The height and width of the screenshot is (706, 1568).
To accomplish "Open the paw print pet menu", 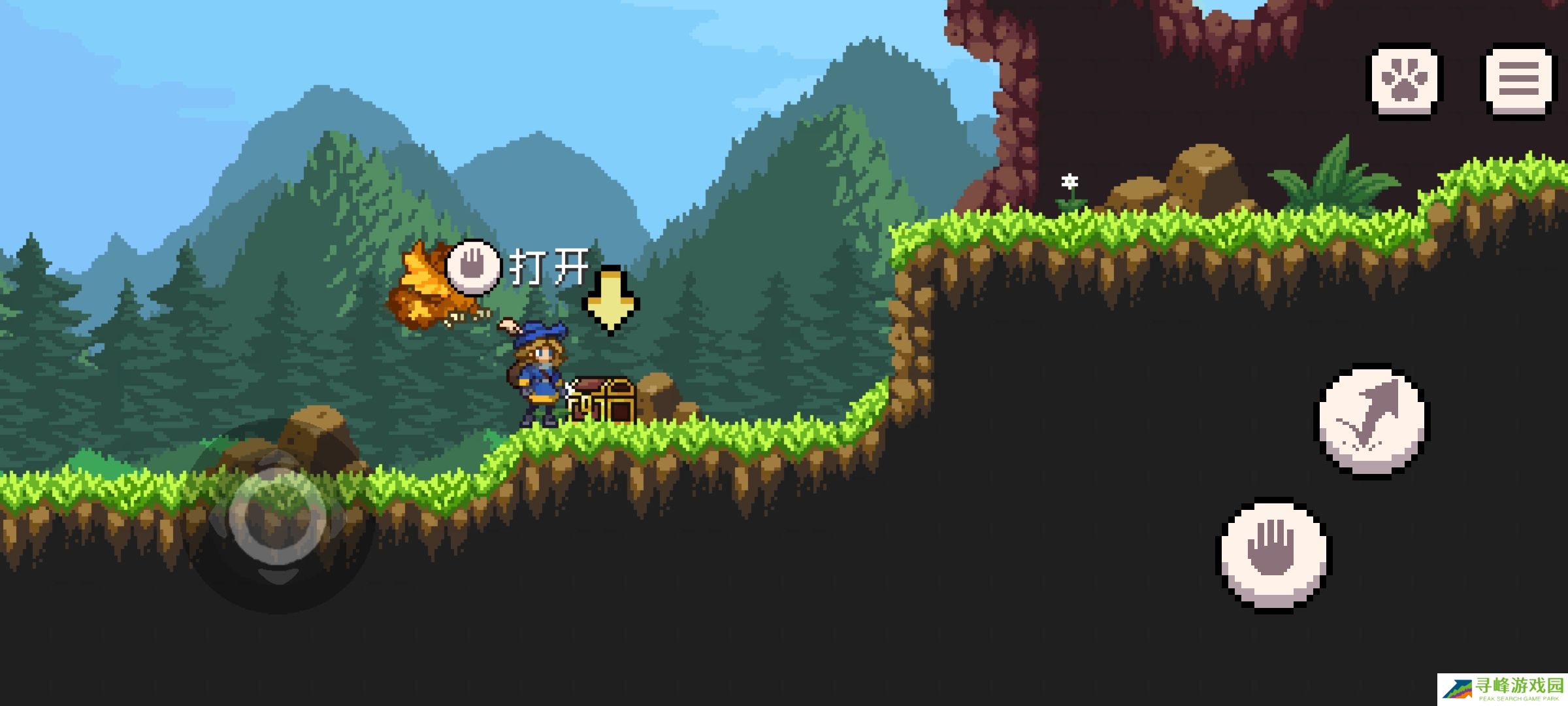I will pyautogui.click(x=1404, y=80).
